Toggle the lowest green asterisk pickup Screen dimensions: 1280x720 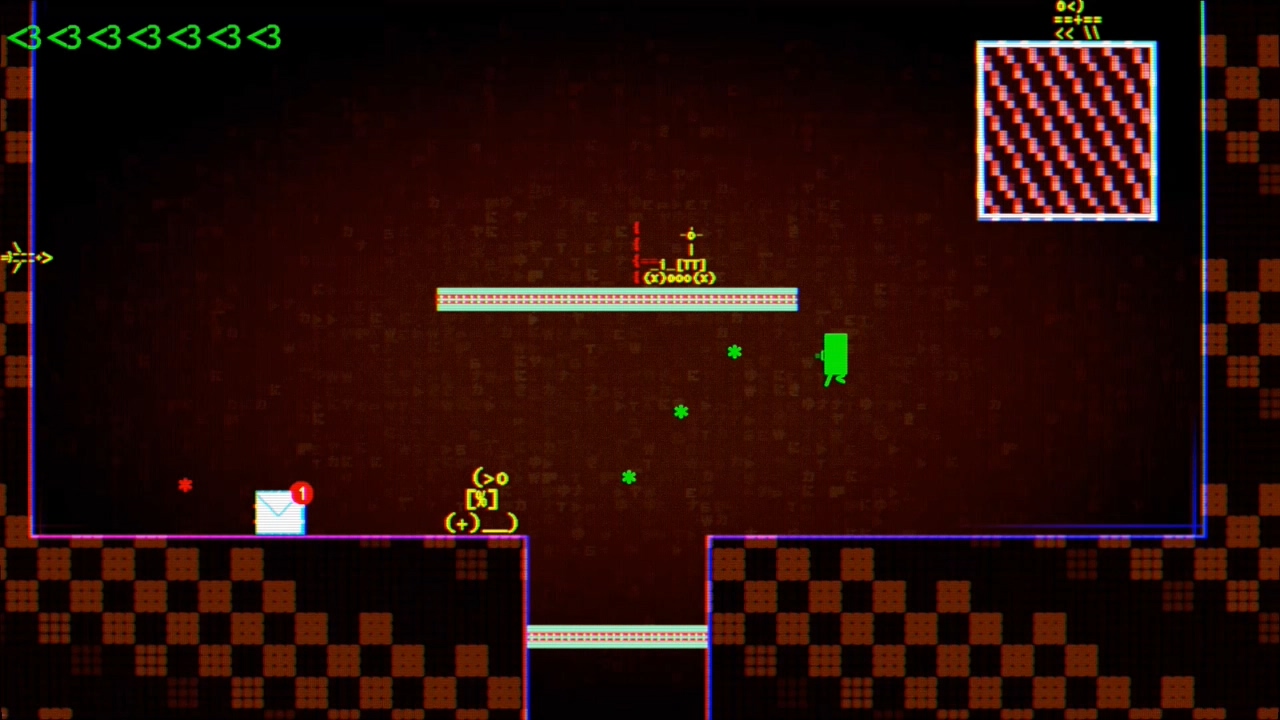[628, 478]
